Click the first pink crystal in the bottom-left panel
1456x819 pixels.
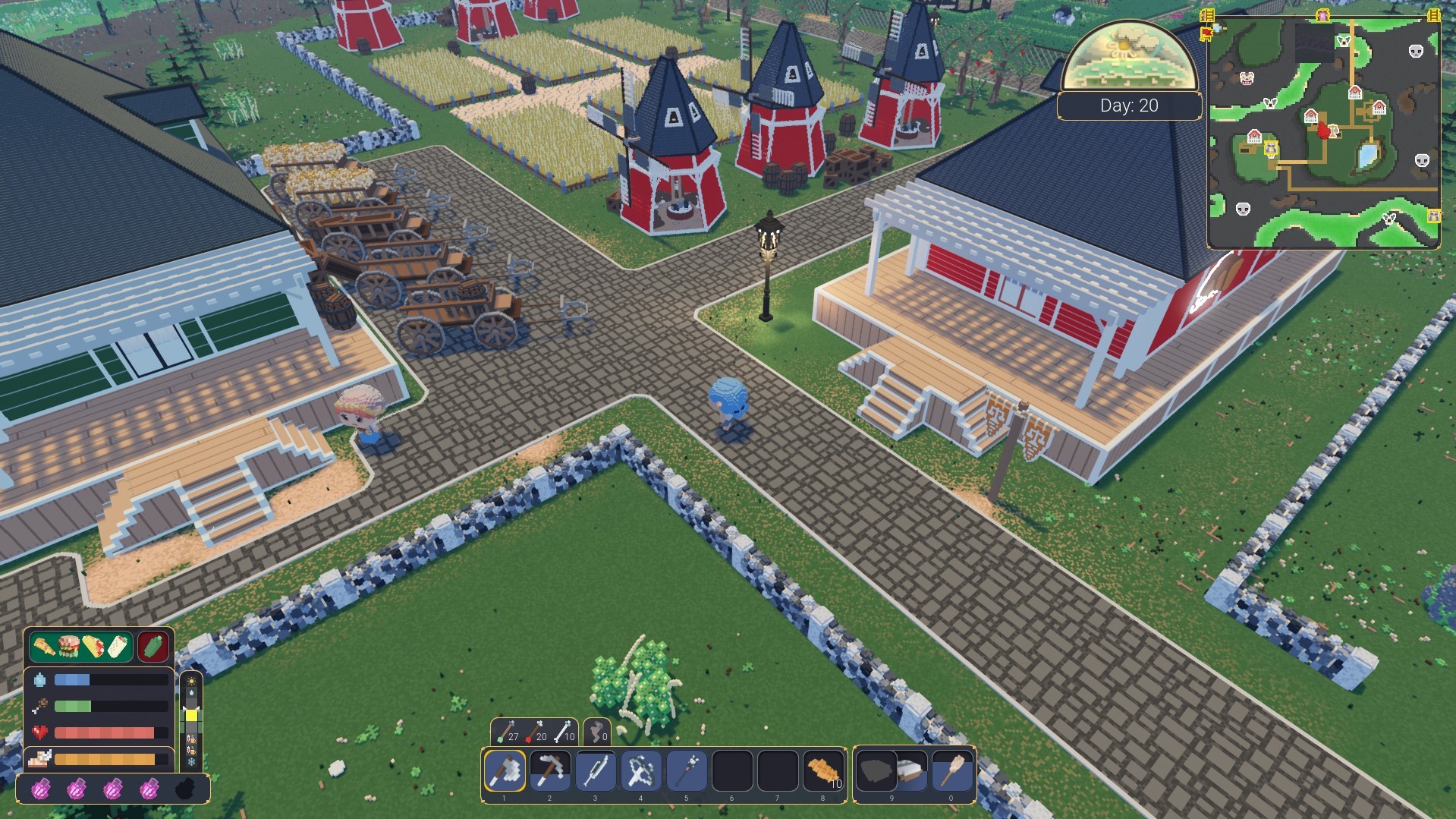[41, 790]
